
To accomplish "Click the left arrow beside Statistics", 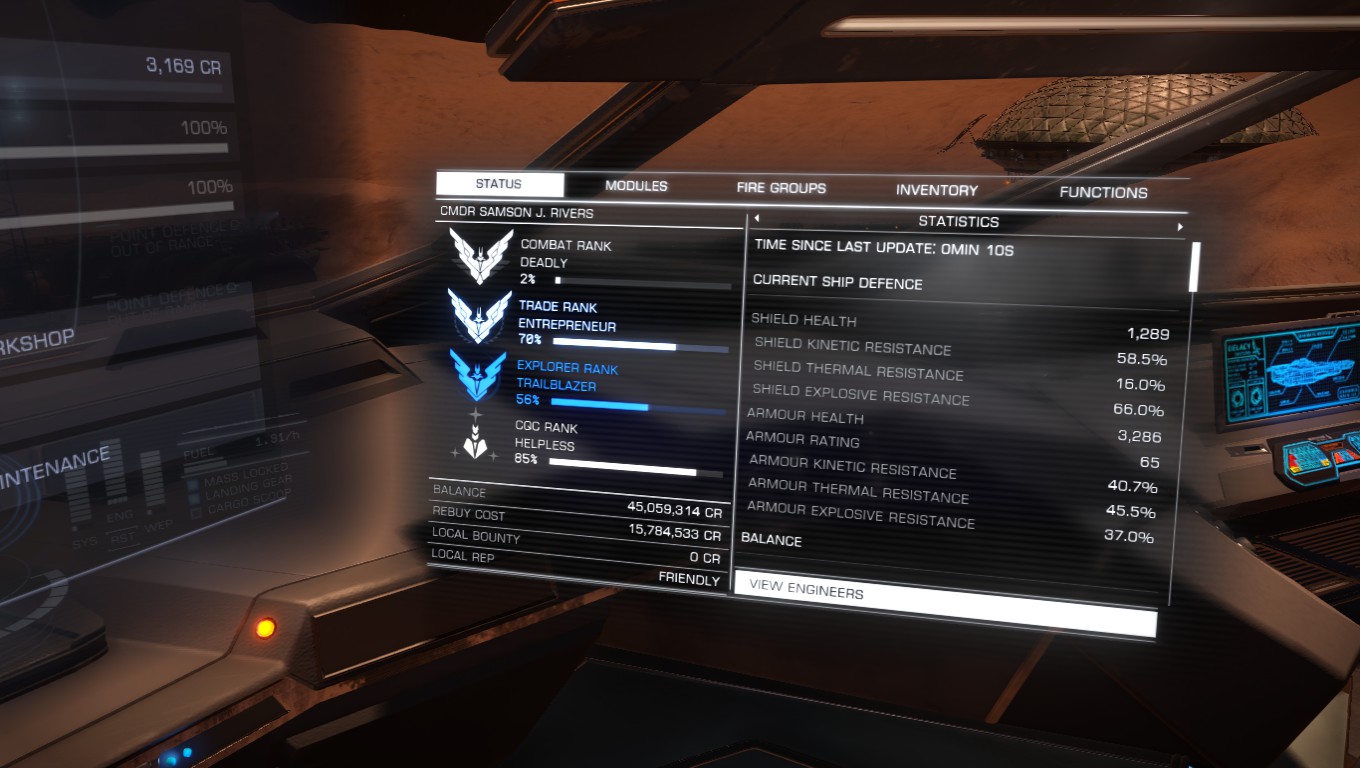I will 757,219.
